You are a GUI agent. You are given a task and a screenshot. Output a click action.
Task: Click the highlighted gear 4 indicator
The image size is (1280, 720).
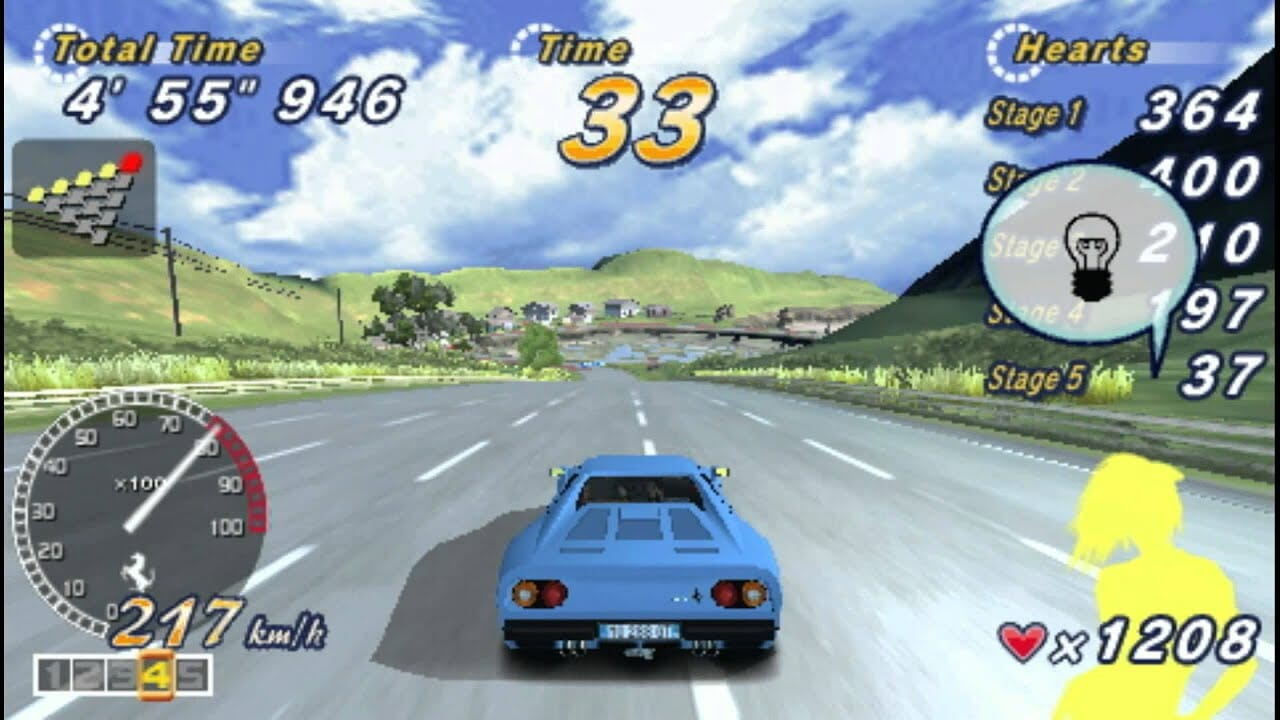(x=157, y=675)
